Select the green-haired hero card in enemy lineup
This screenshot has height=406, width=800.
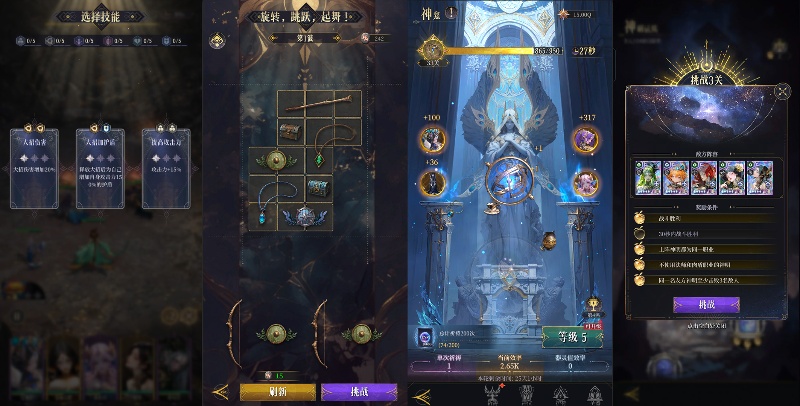649,176
